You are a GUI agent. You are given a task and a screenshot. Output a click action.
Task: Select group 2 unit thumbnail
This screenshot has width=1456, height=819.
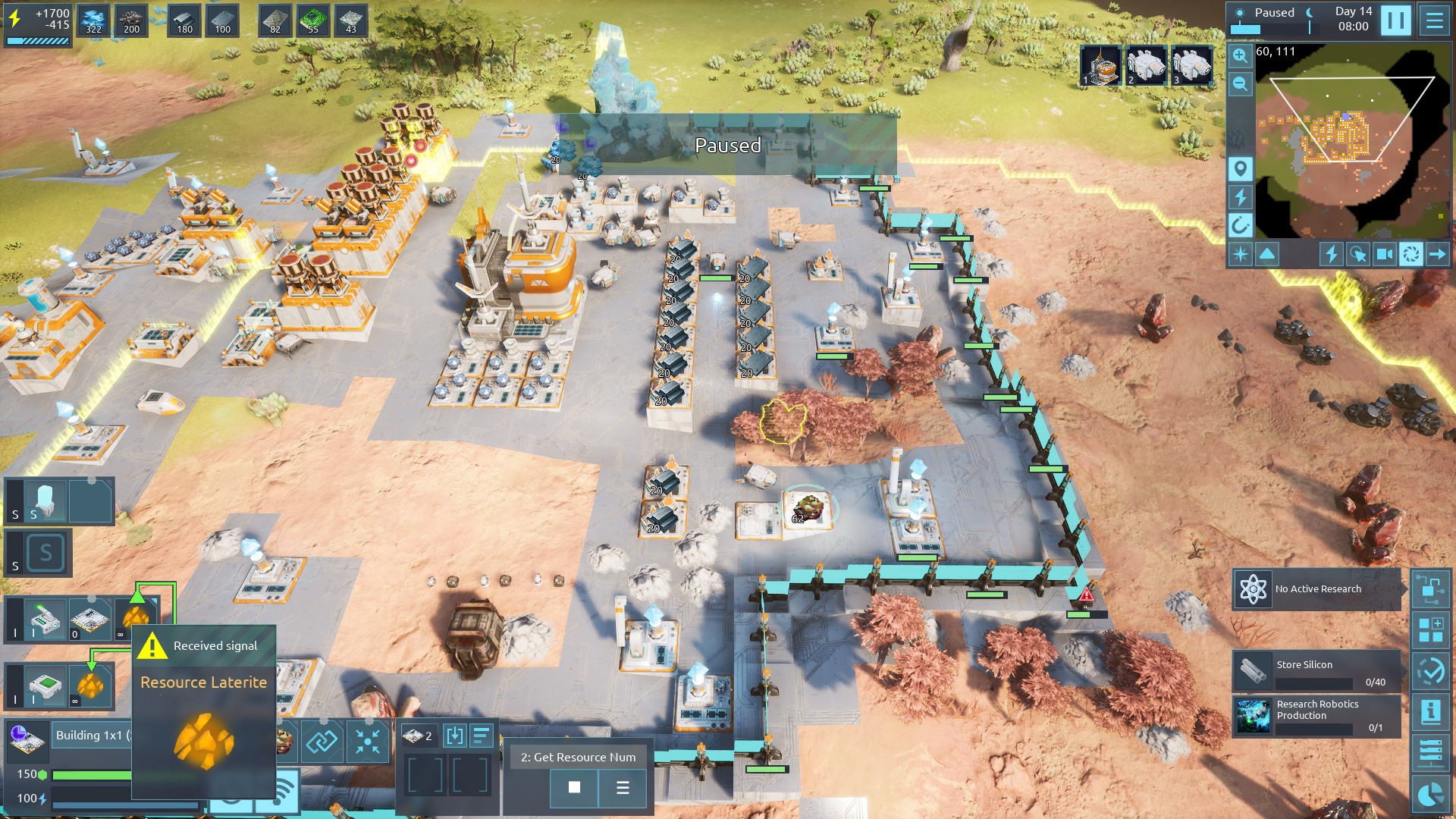pyautogui.click(x=1146, y=65)
